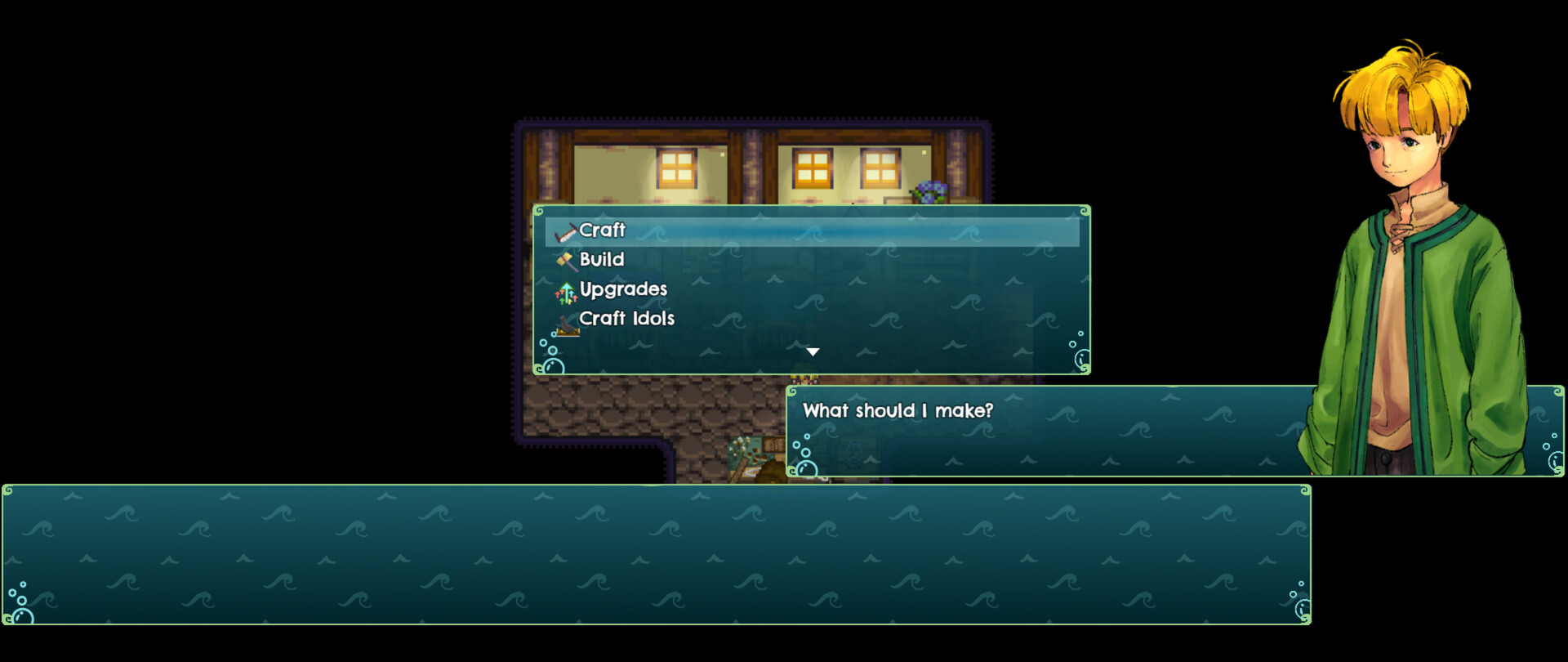1568x662 pixels.
Task: Choose Craft from the menu
Action: [x=601, y=231]
